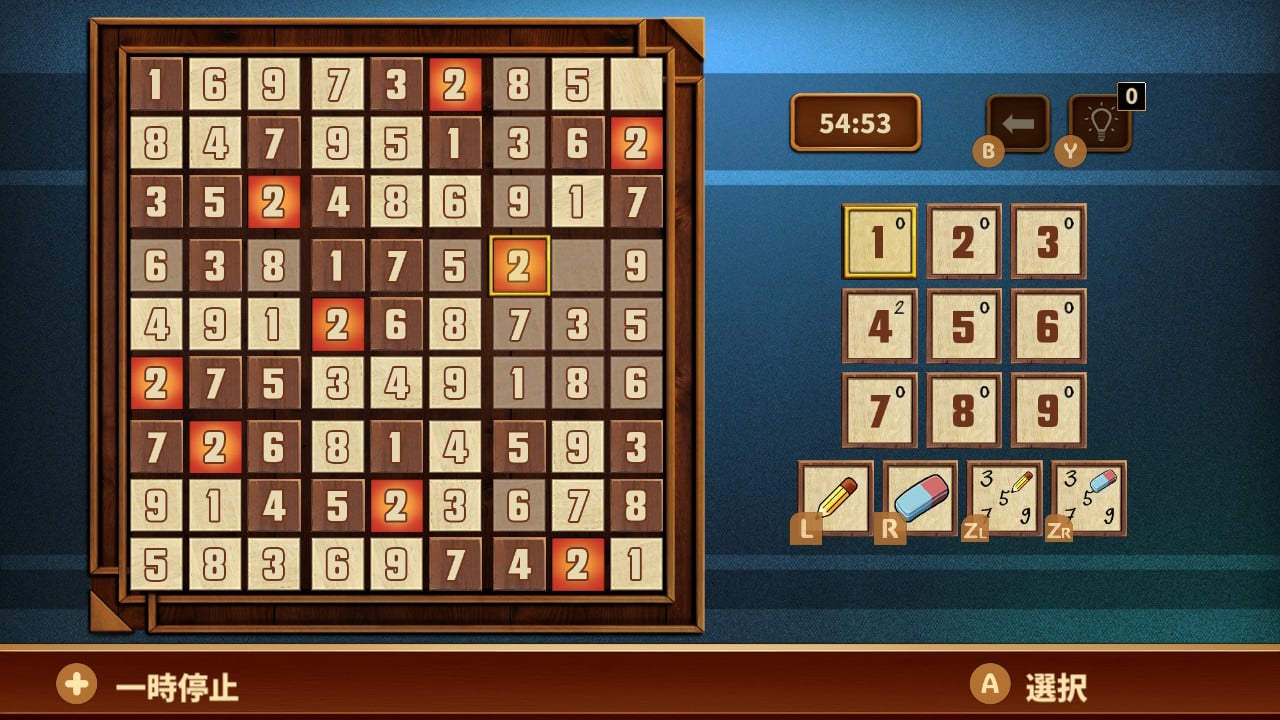
Task: Click the hint counter badge showing 0
Action: 1128,98
